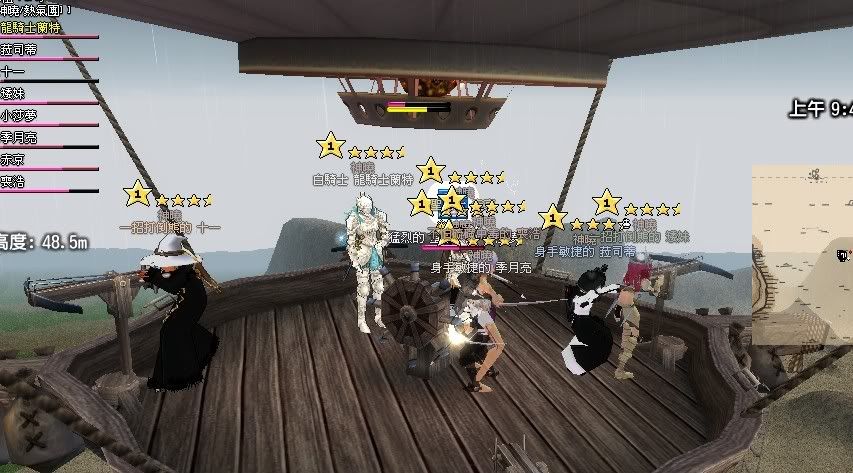Select party member 喪浩 in party list

click(x=14, y=181)
